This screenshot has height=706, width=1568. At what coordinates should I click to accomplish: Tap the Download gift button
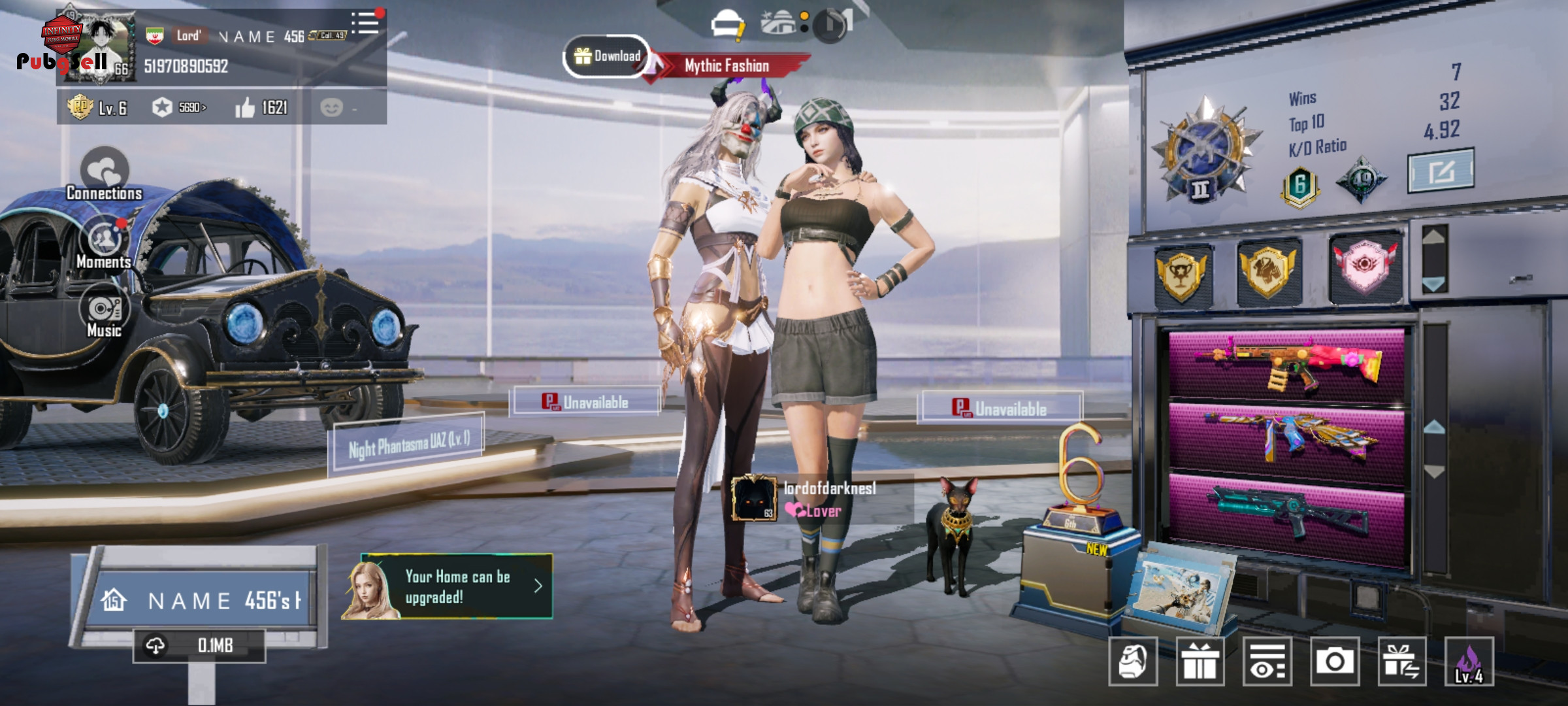tap(607, 56)
